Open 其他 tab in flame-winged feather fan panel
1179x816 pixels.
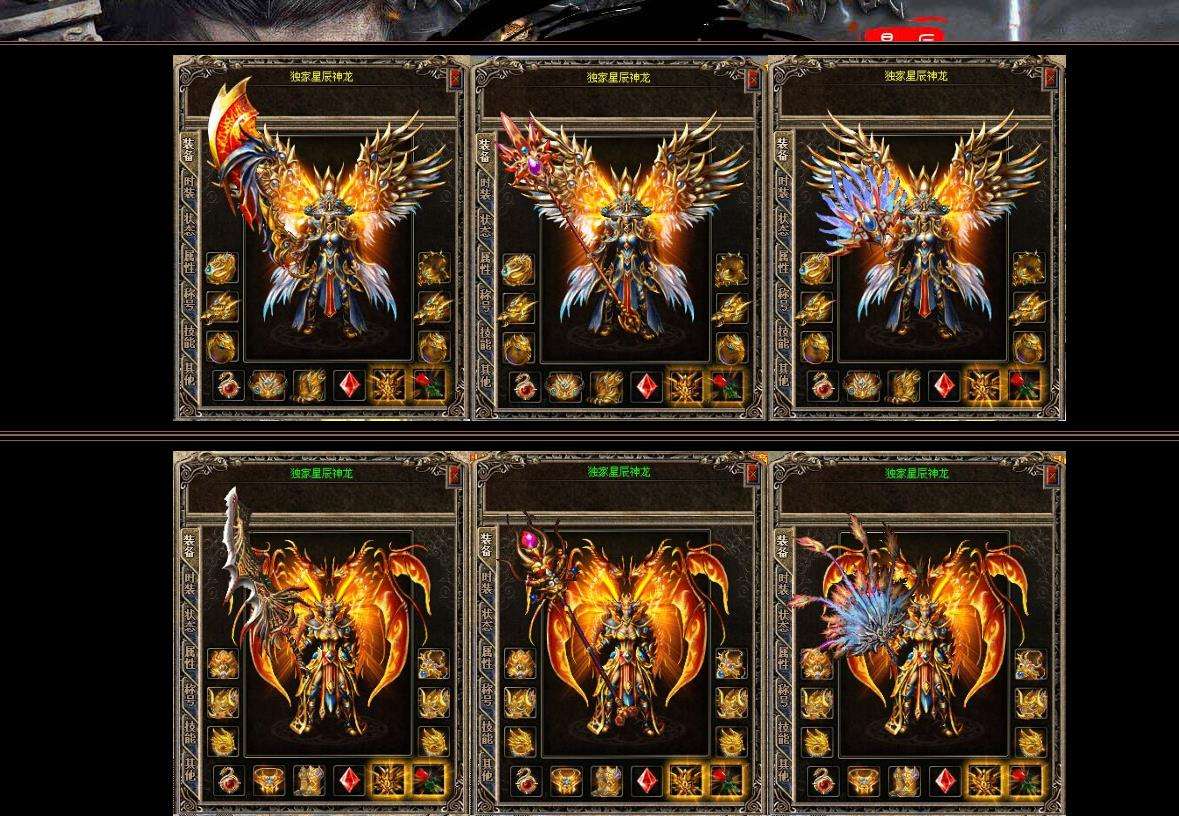(783, 770)
